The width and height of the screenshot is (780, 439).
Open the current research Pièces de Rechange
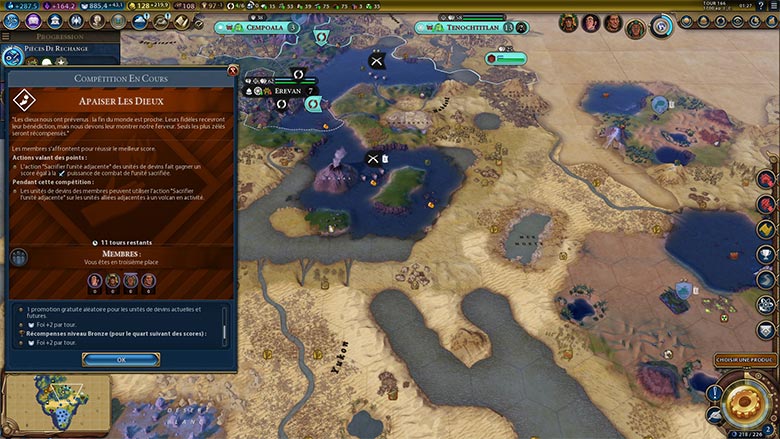click(x=58, y=49)
